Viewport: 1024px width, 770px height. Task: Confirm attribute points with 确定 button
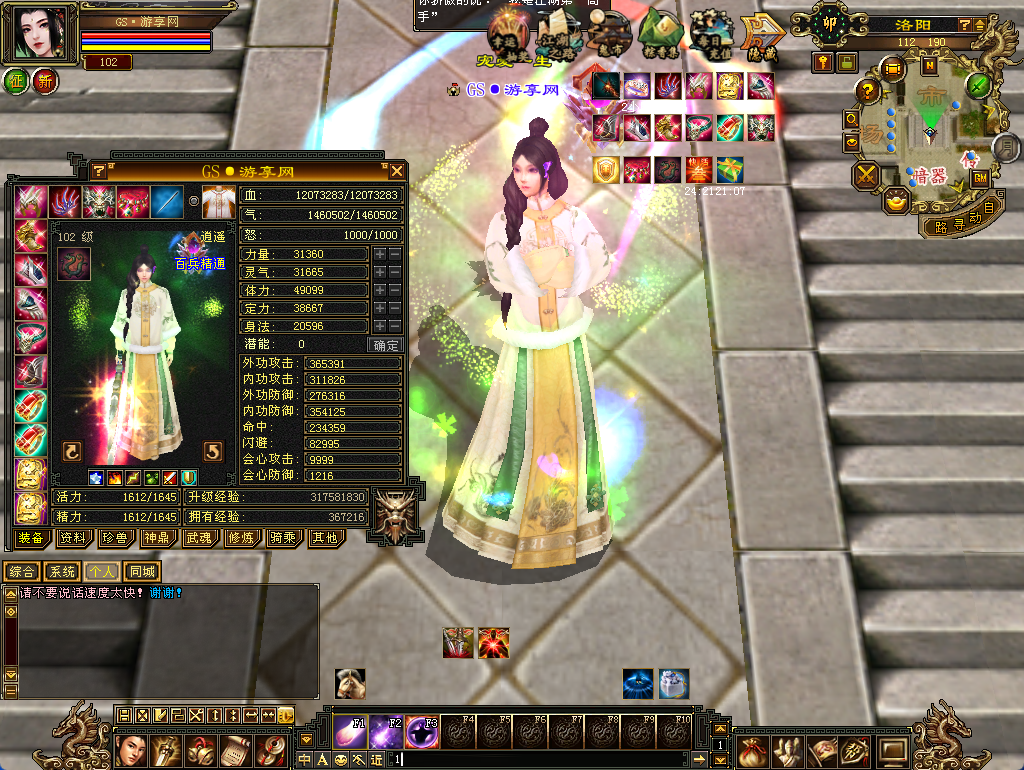tap(386, 345)
